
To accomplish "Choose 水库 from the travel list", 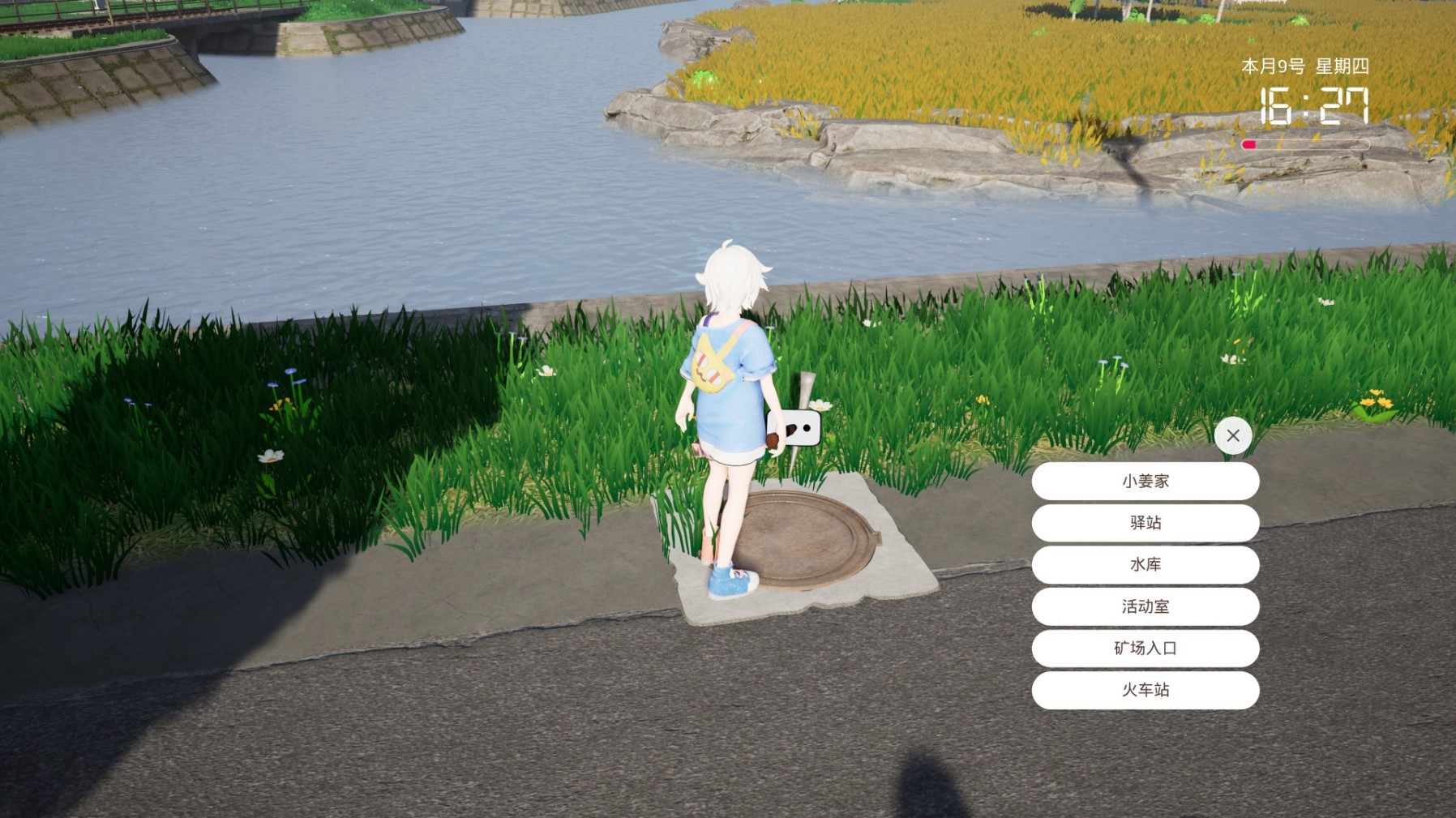I will tap(1145, 565).
